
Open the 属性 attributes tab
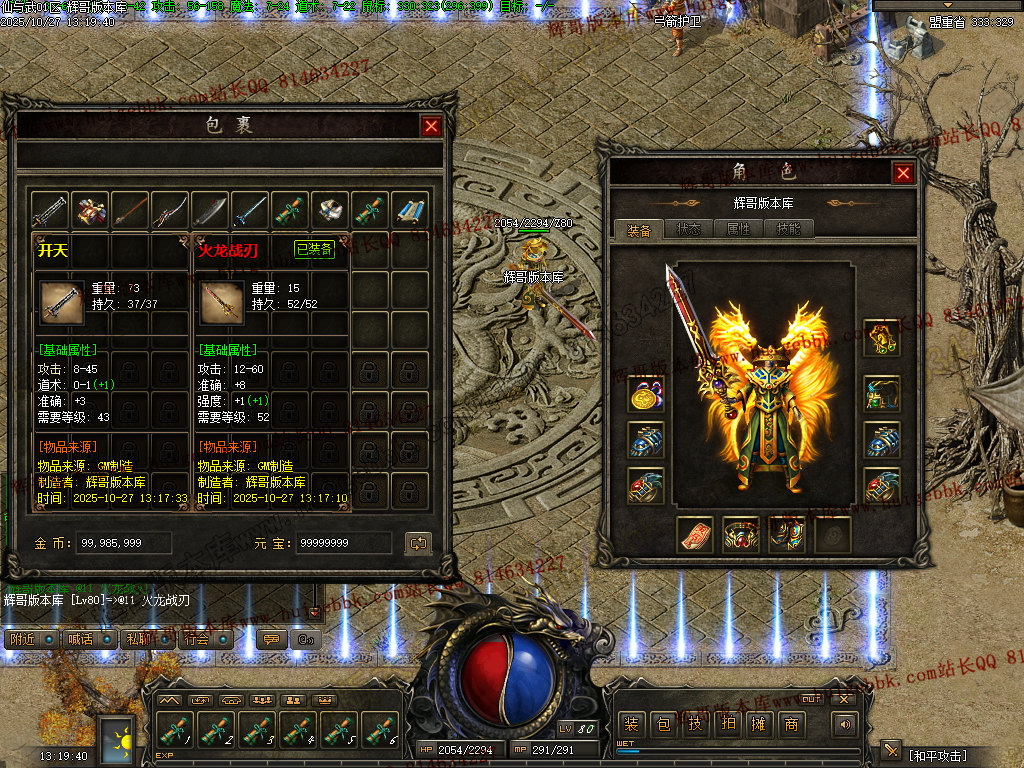(738, 229)
